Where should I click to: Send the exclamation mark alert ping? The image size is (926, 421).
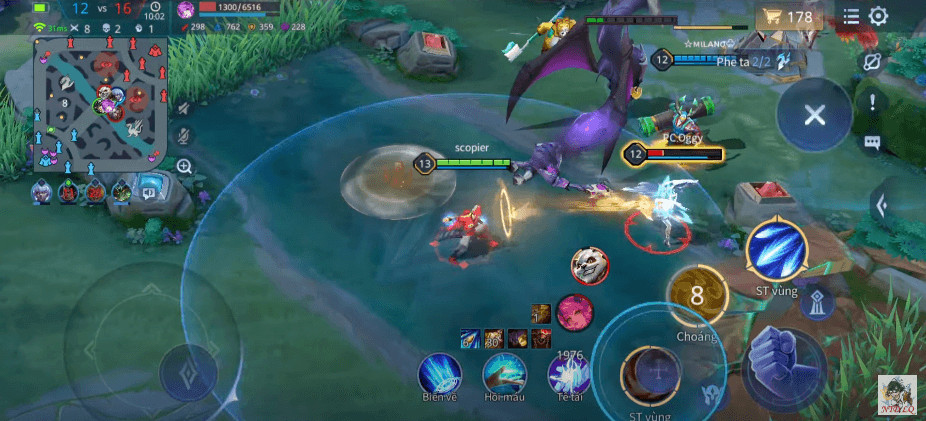pyautogui.click(x=872, y=102)
